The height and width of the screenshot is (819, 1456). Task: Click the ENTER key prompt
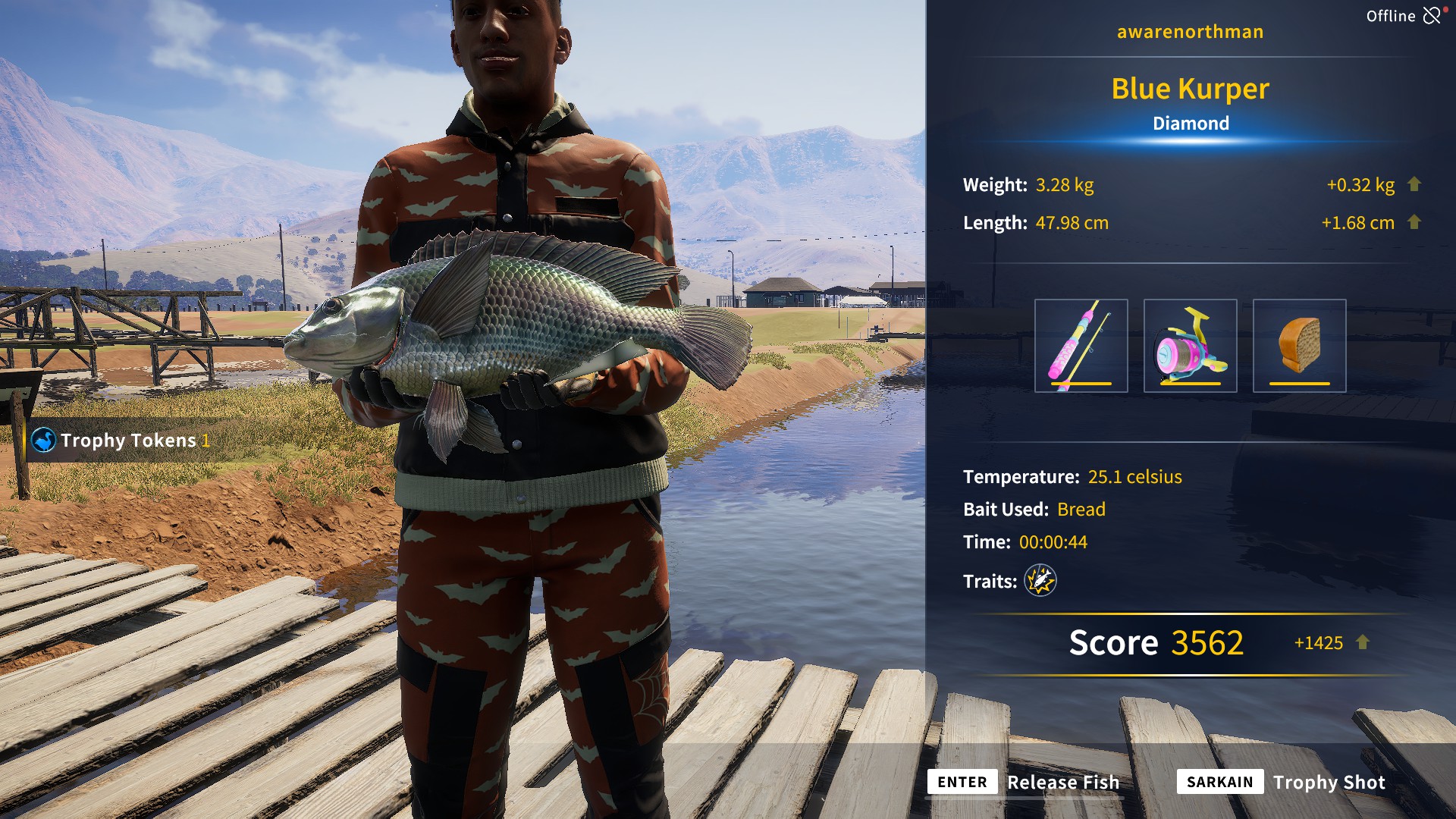[x=962, y=782]
